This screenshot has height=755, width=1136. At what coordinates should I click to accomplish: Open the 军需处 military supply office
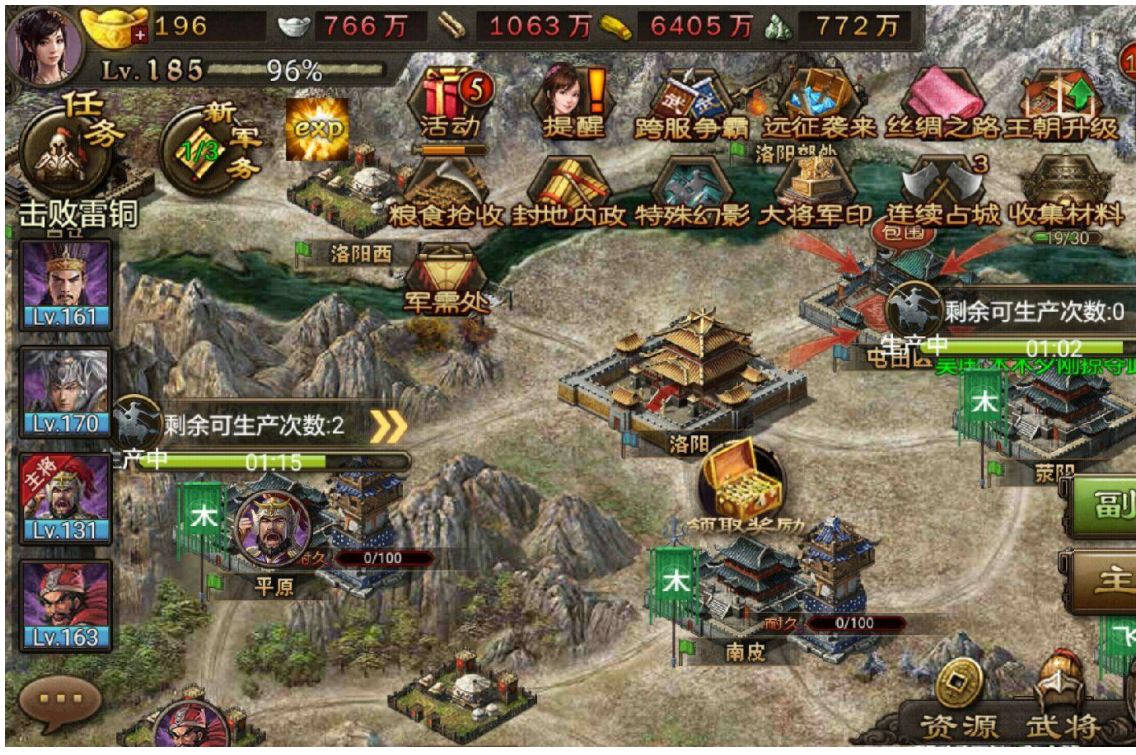coord(447,280)
